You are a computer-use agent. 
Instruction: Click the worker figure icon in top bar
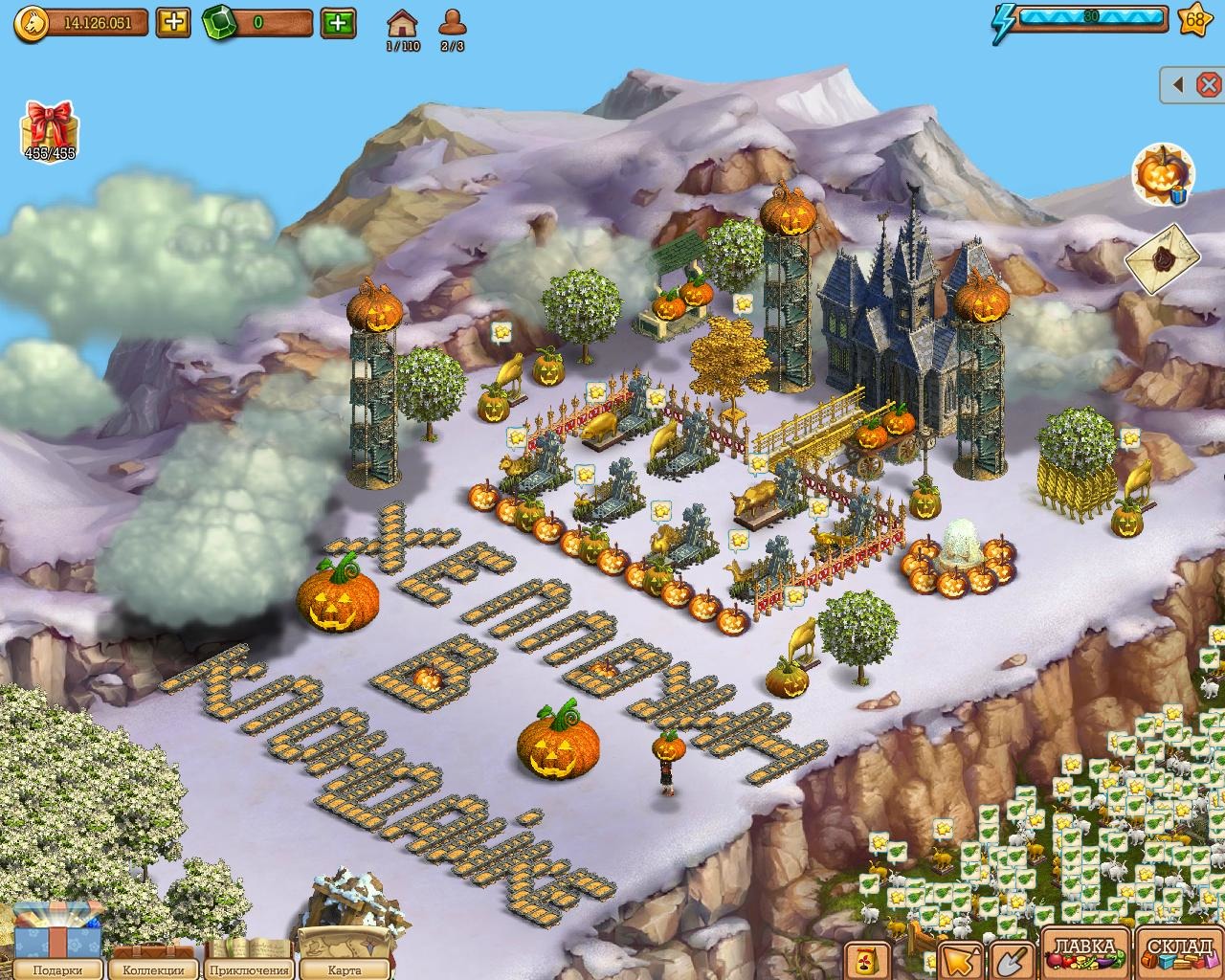(x=452, y=23)
